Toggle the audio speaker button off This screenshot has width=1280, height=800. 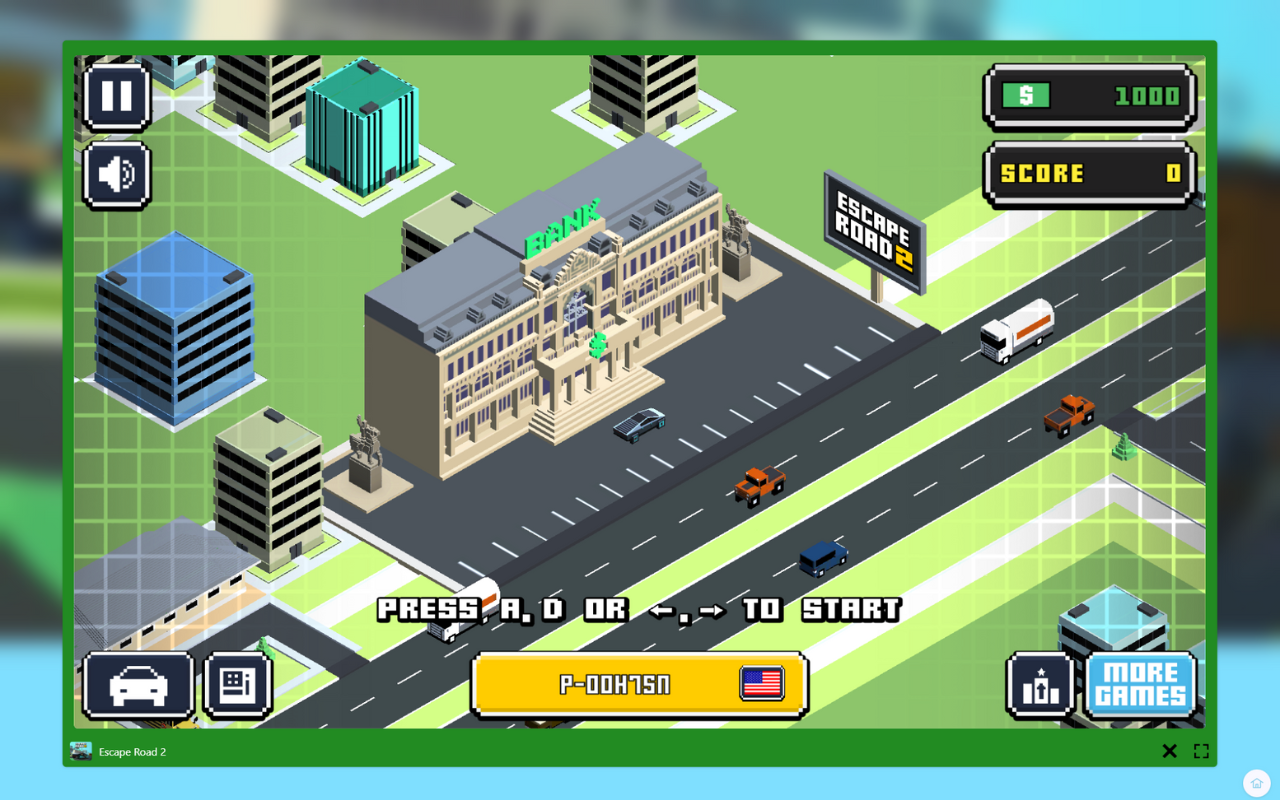click(116, 176)
